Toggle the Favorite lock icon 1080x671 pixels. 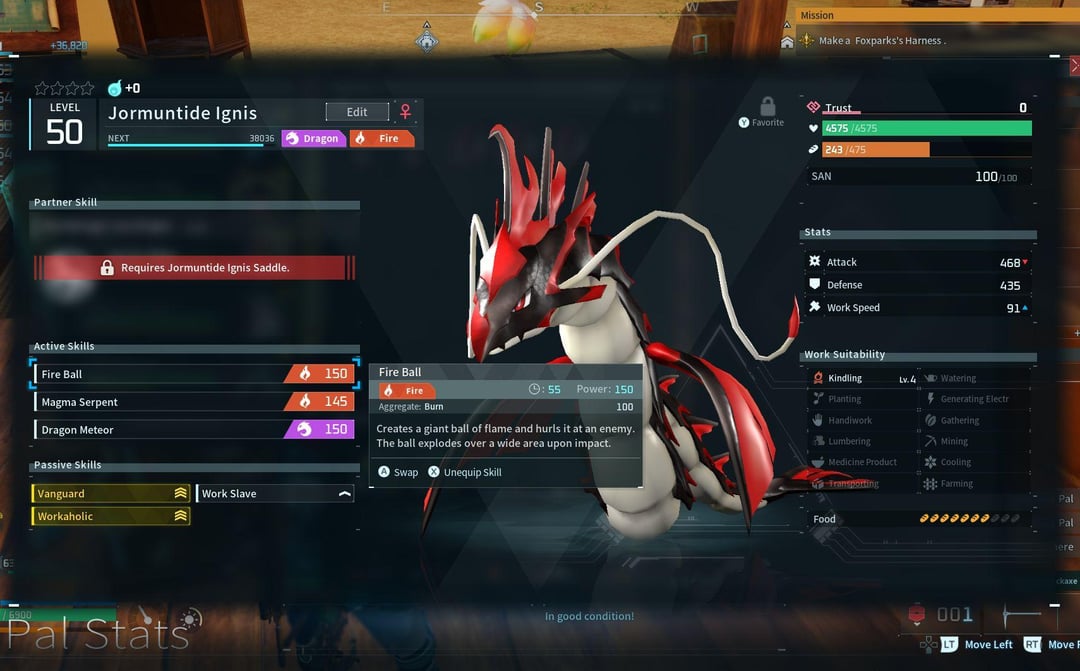pyautogui.click(x=767, y=108)
